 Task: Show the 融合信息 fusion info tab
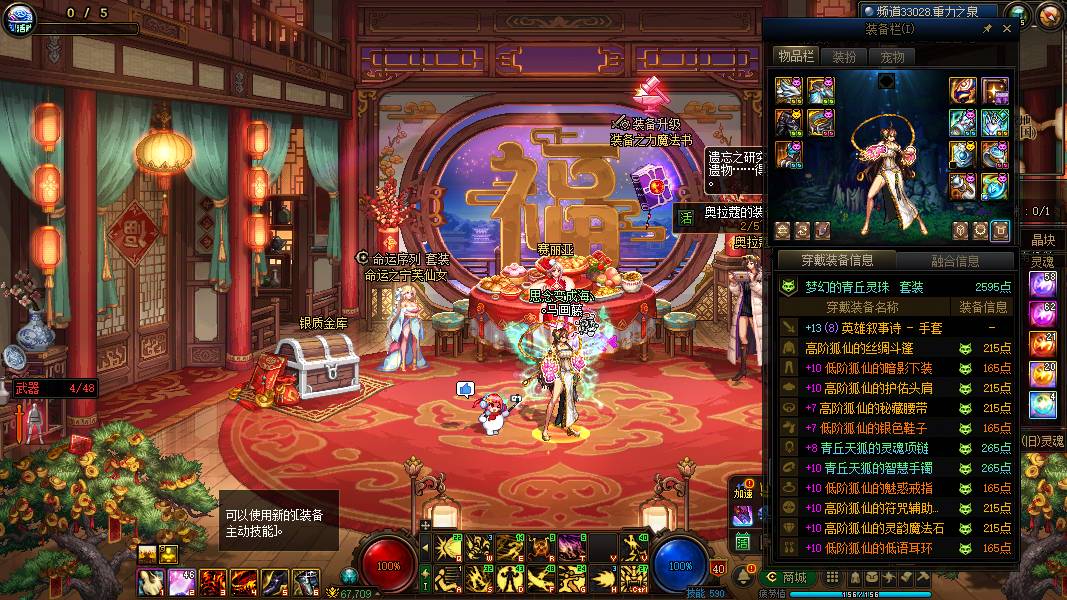pos(955,261)
